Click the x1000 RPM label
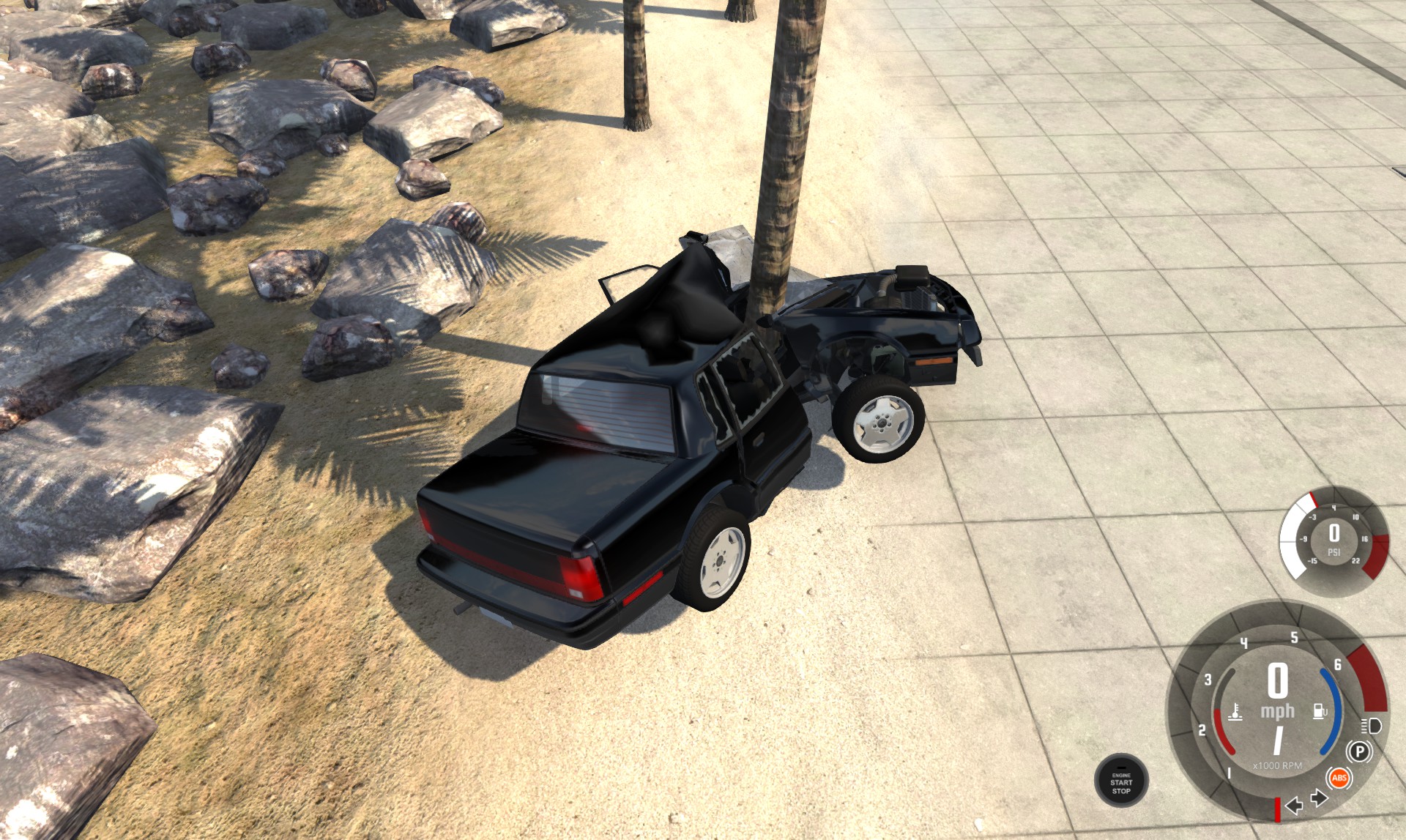1406x840 pixels. point(1278,765)
